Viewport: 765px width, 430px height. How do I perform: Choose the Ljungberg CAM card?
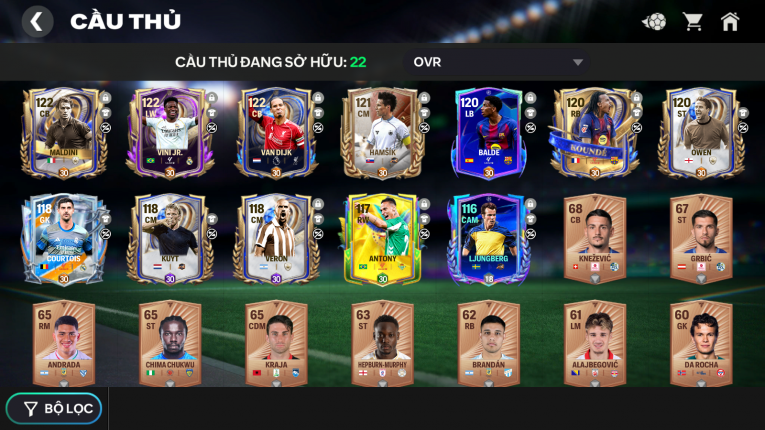[x=488, y=238]
